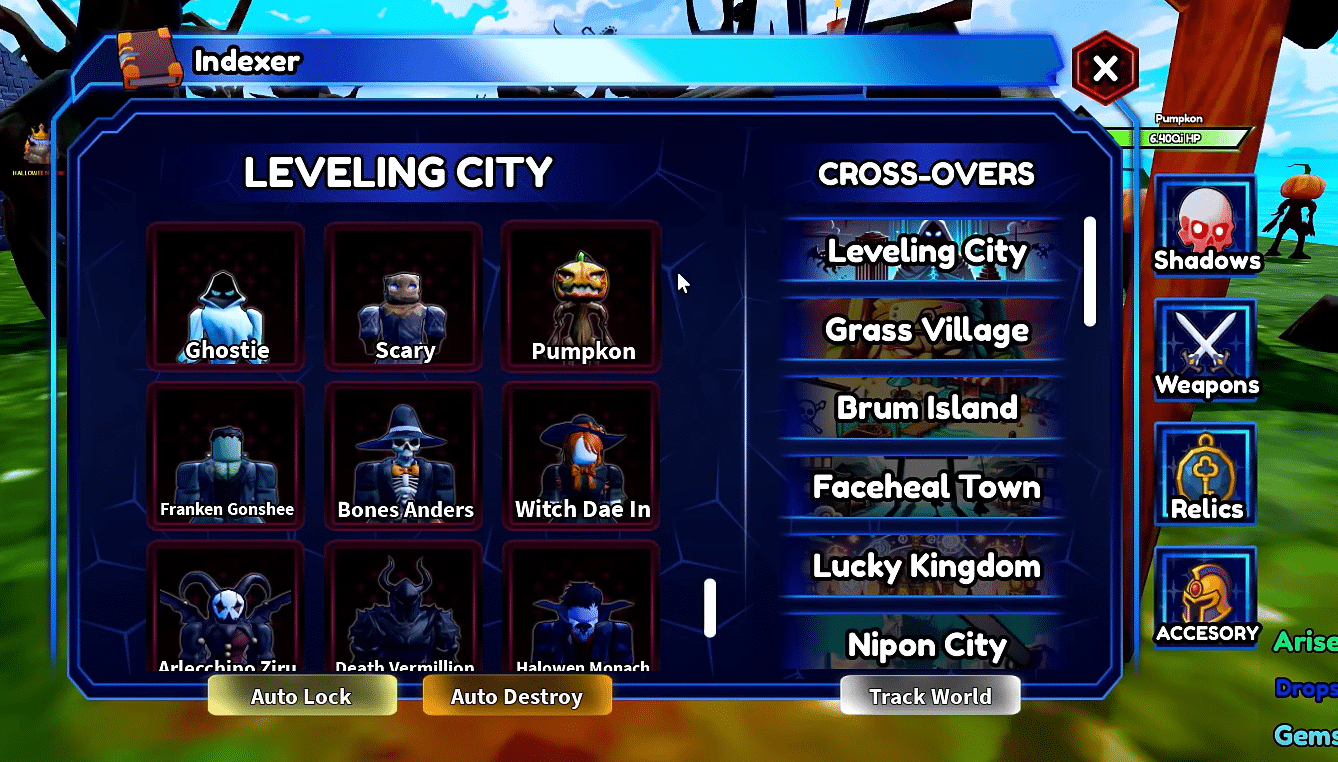Open the Nipon City index

(926, 644)
